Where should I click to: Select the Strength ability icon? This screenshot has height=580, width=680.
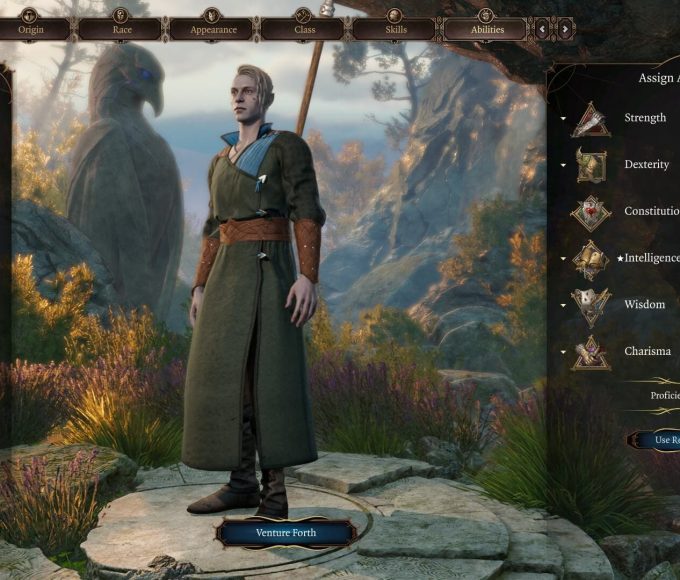tap(590, 119)
